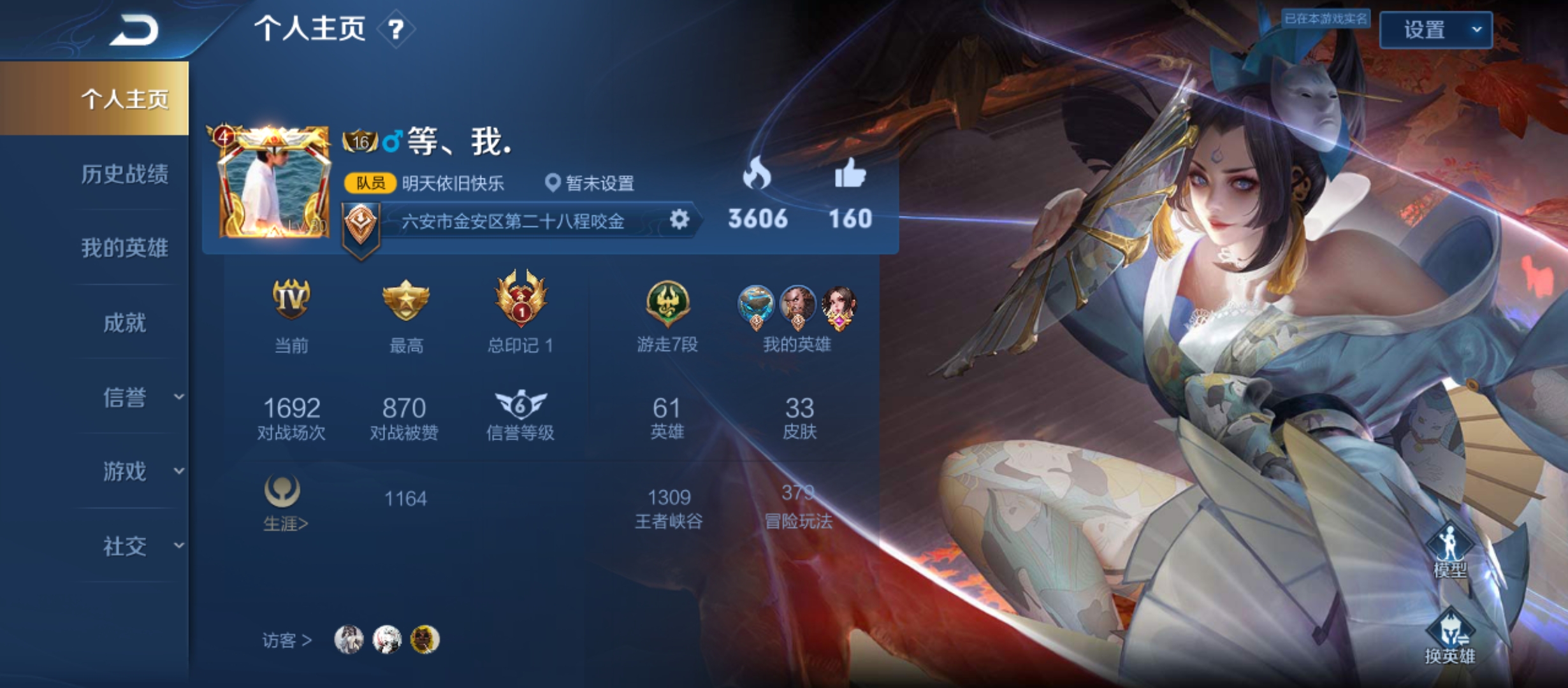Switch to the 历史战绩 tab

tap(125, 174)
